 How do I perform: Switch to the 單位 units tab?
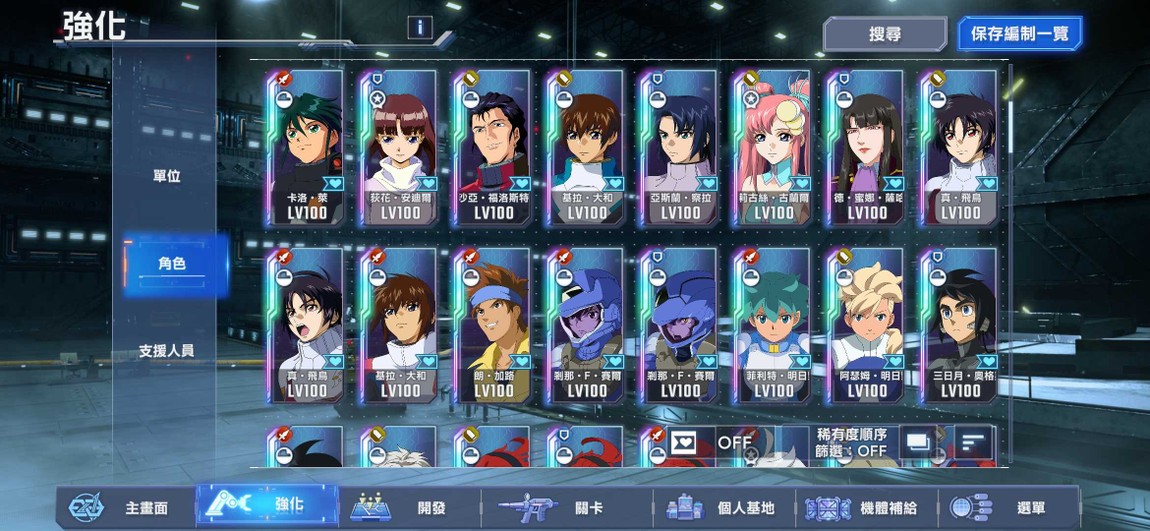pyautogui.click(x=167, y=176)
